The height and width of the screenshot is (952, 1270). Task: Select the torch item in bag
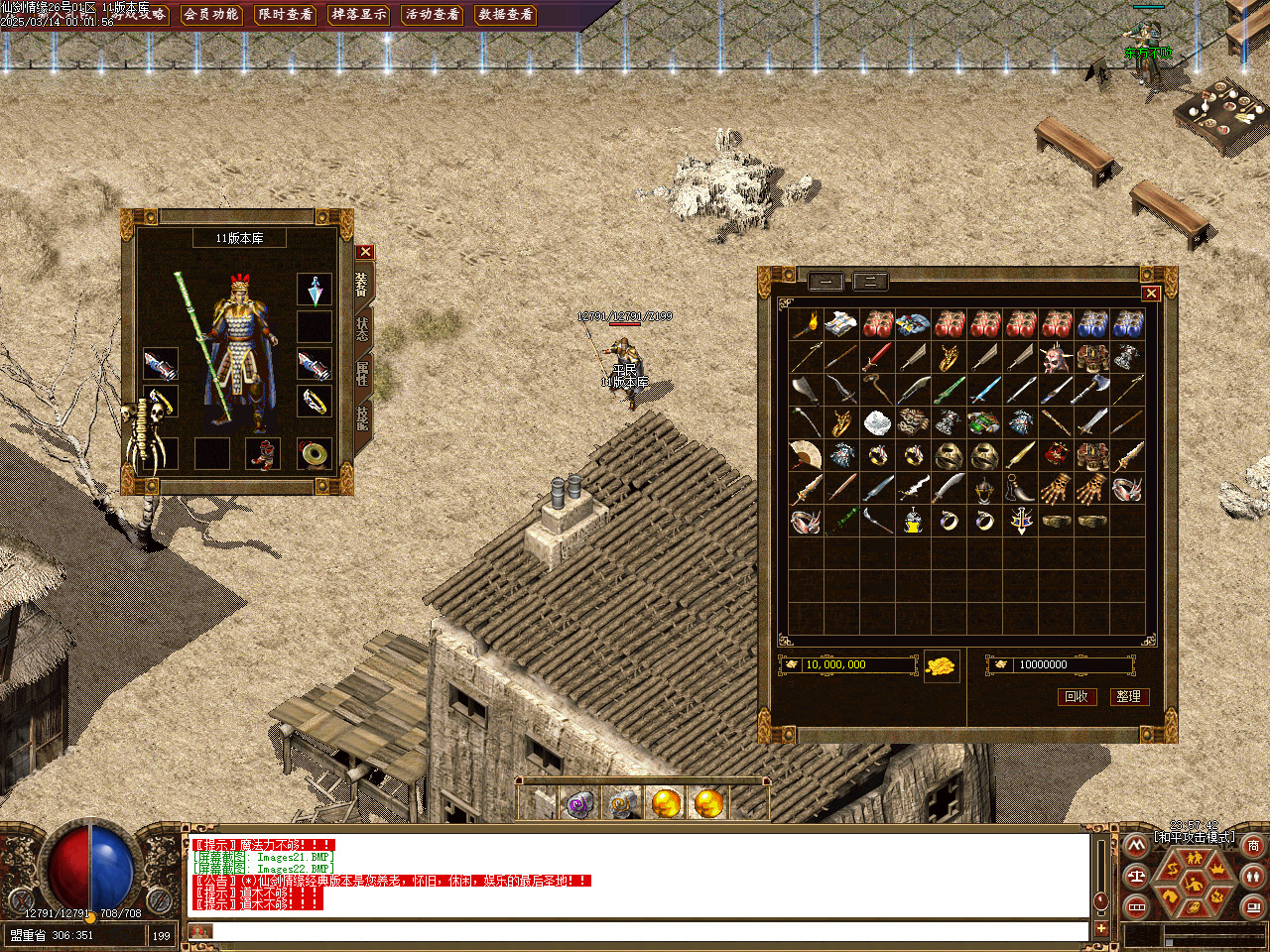pos(805,323)
